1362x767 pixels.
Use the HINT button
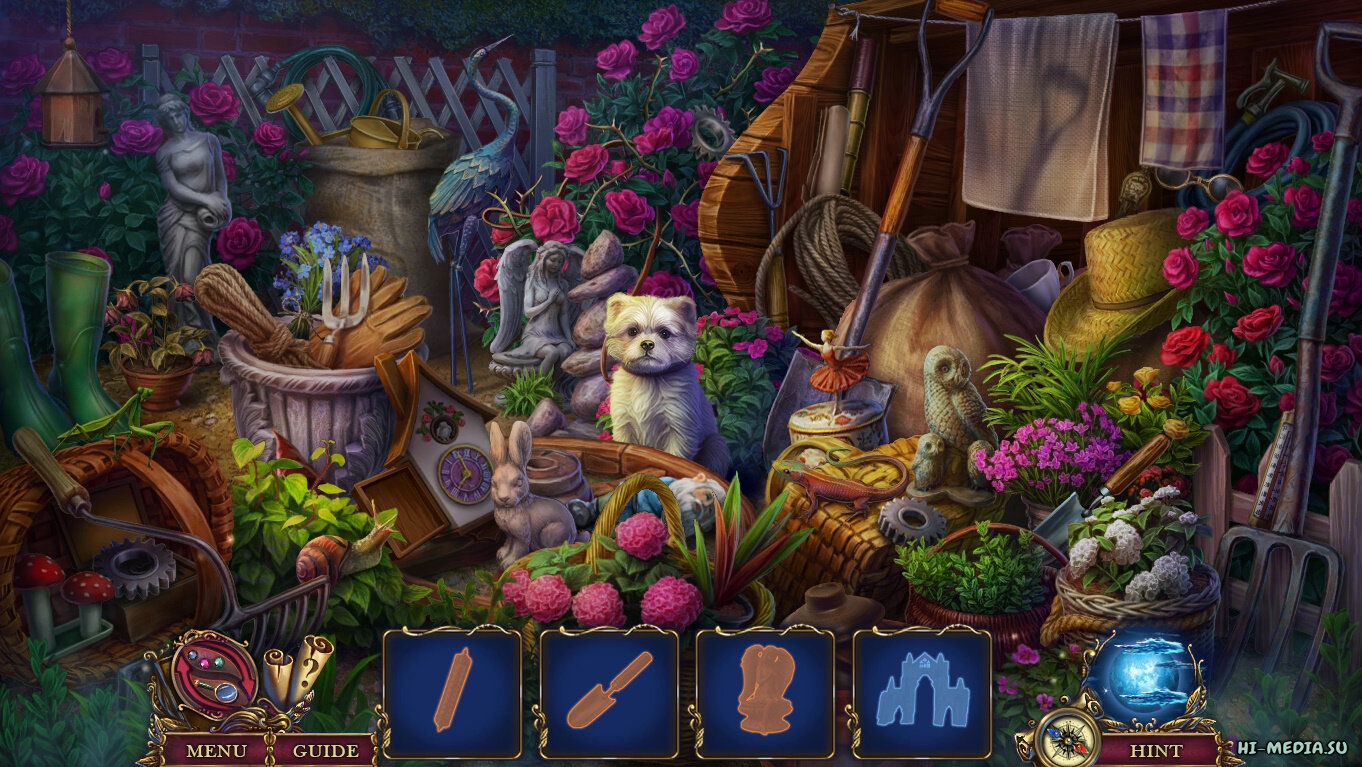coord(1155,750)
